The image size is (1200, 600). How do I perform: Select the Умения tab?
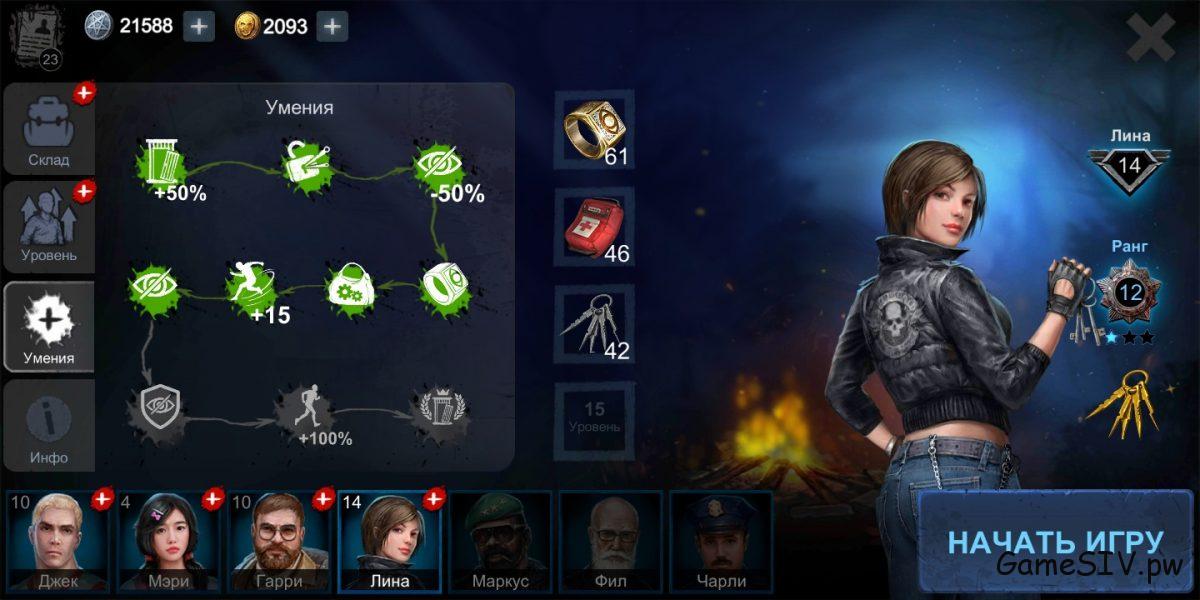49,327
